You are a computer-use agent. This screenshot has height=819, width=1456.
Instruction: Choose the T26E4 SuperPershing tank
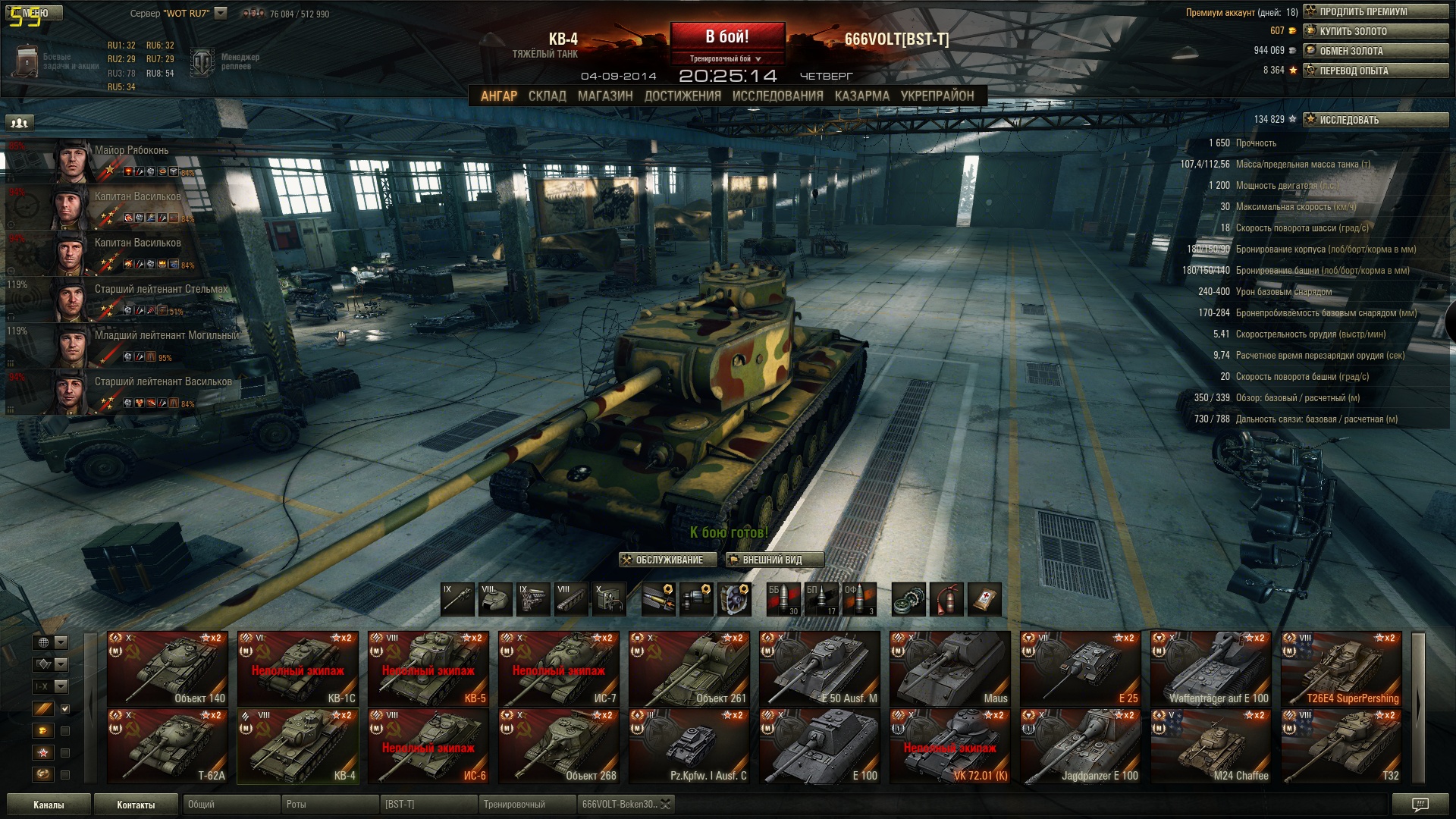tap(1341, 669)
